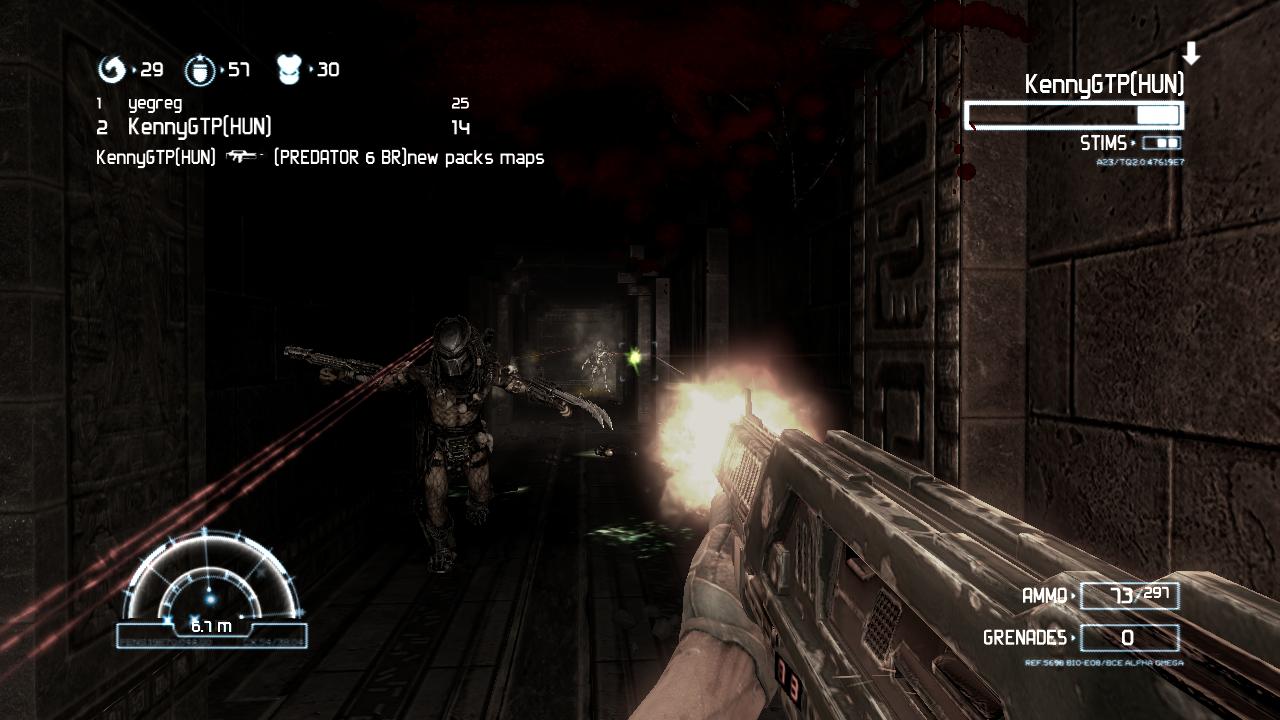1280x720 pixels.
Task: Click the motion tracker radar
Action: 212,590
